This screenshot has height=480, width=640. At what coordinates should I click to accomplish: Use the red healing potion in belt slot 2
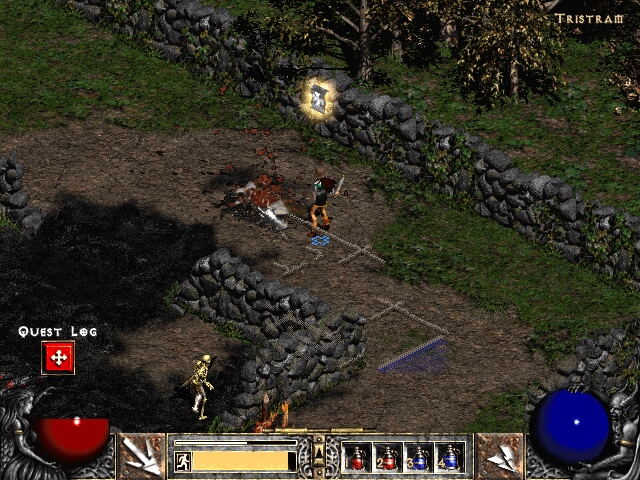pos(387,458)
